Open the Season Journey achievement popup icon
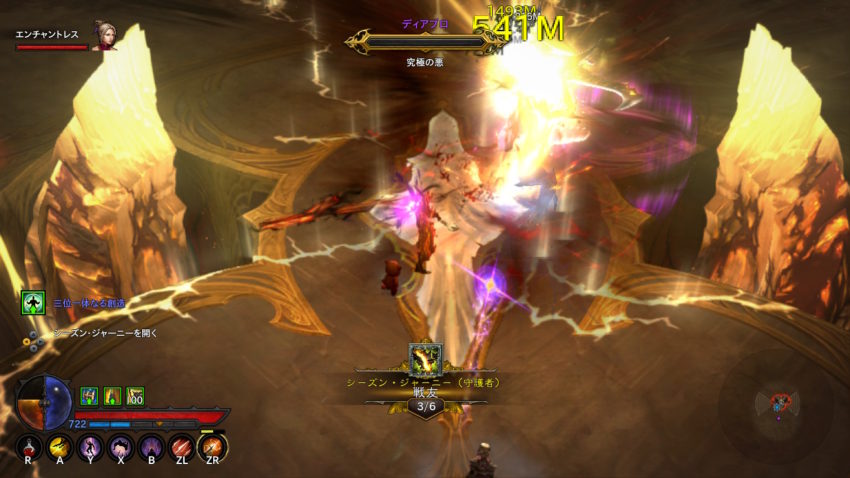 coord(425,358)
